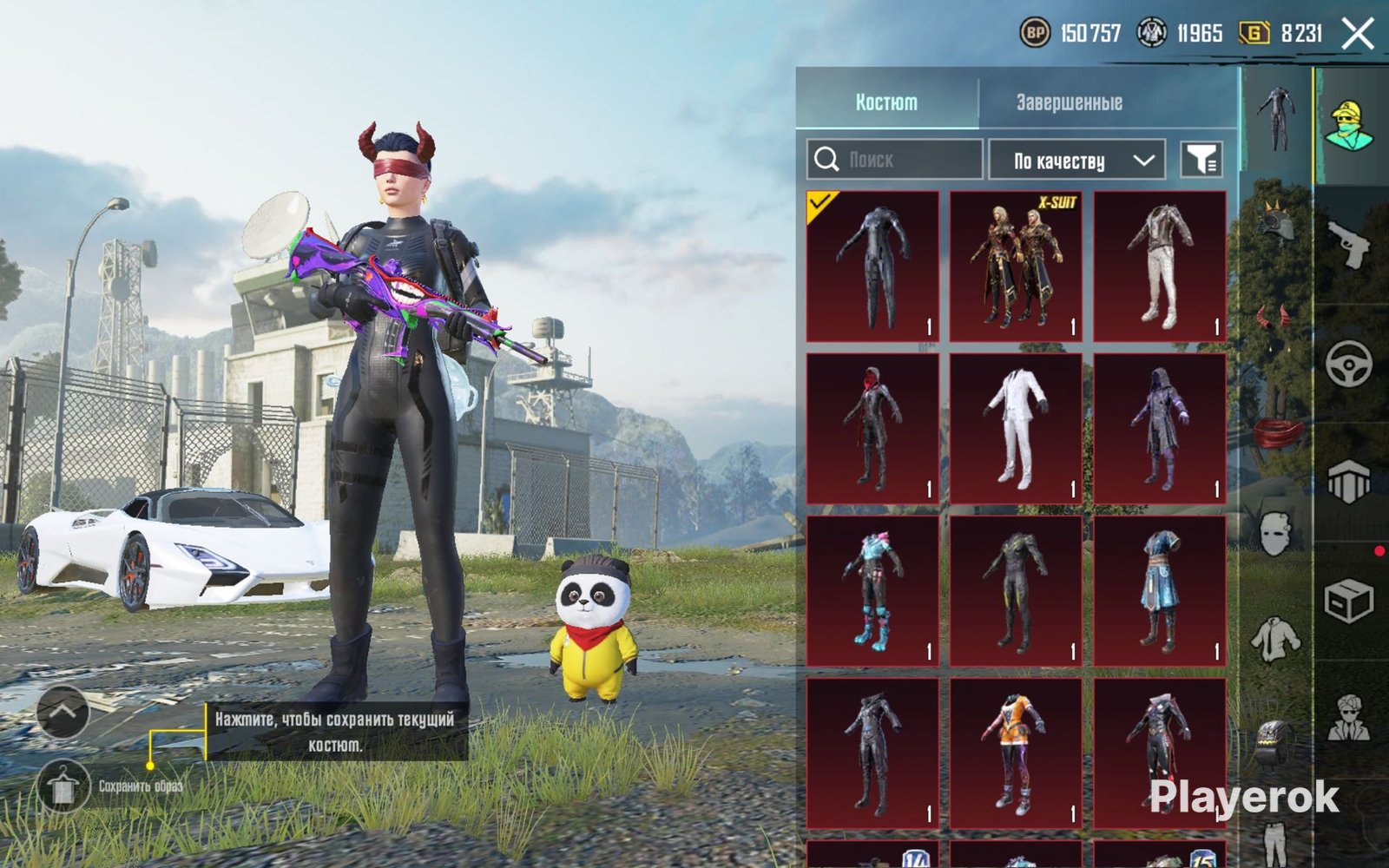Open the steering wheel vehicles category
This screenshot has width=1389, height=868.
pyautogui.click(x=1348, y=363)
